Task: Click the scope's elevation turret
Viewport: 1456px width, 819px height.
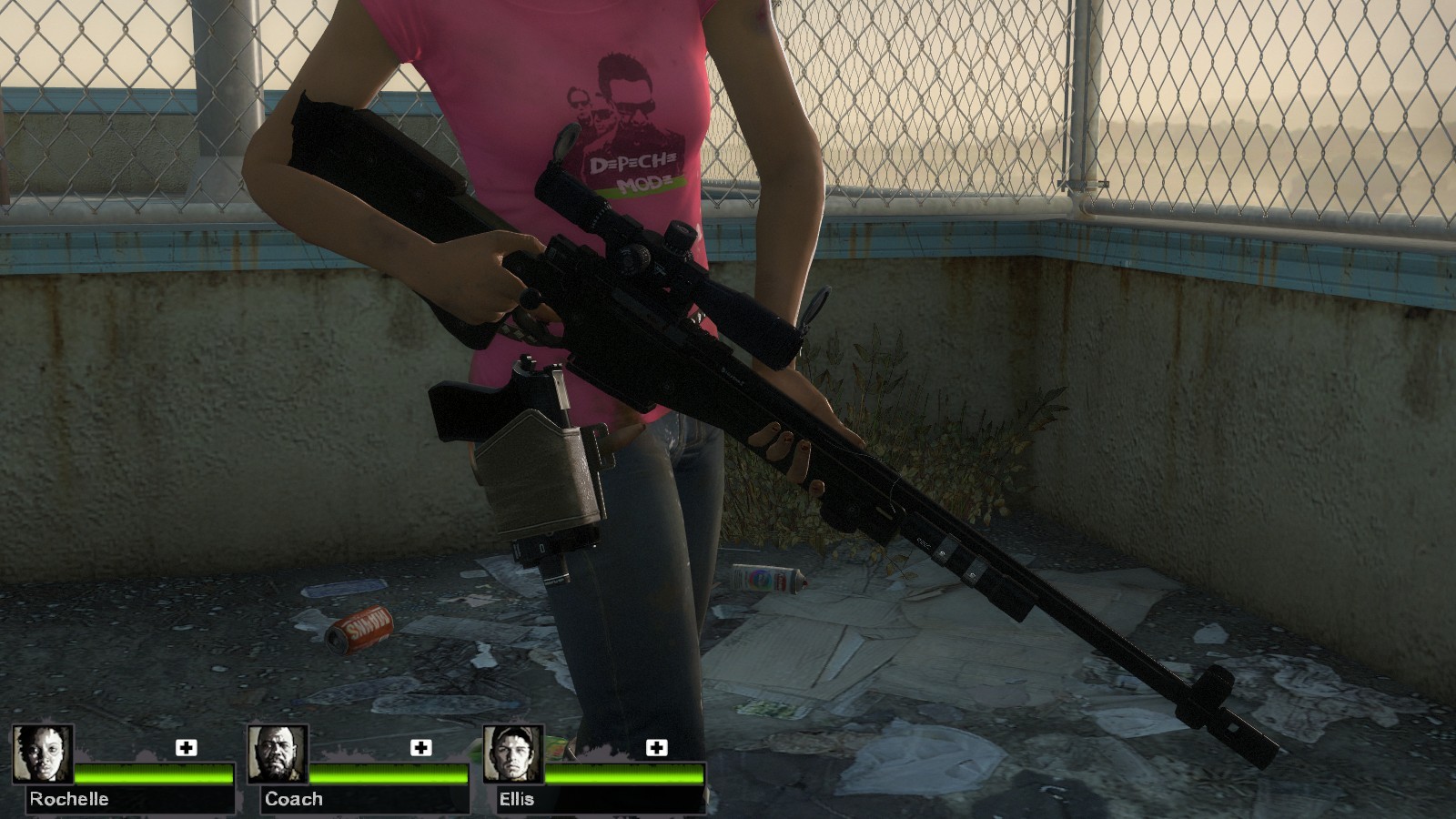Action: tap(678, 237)
